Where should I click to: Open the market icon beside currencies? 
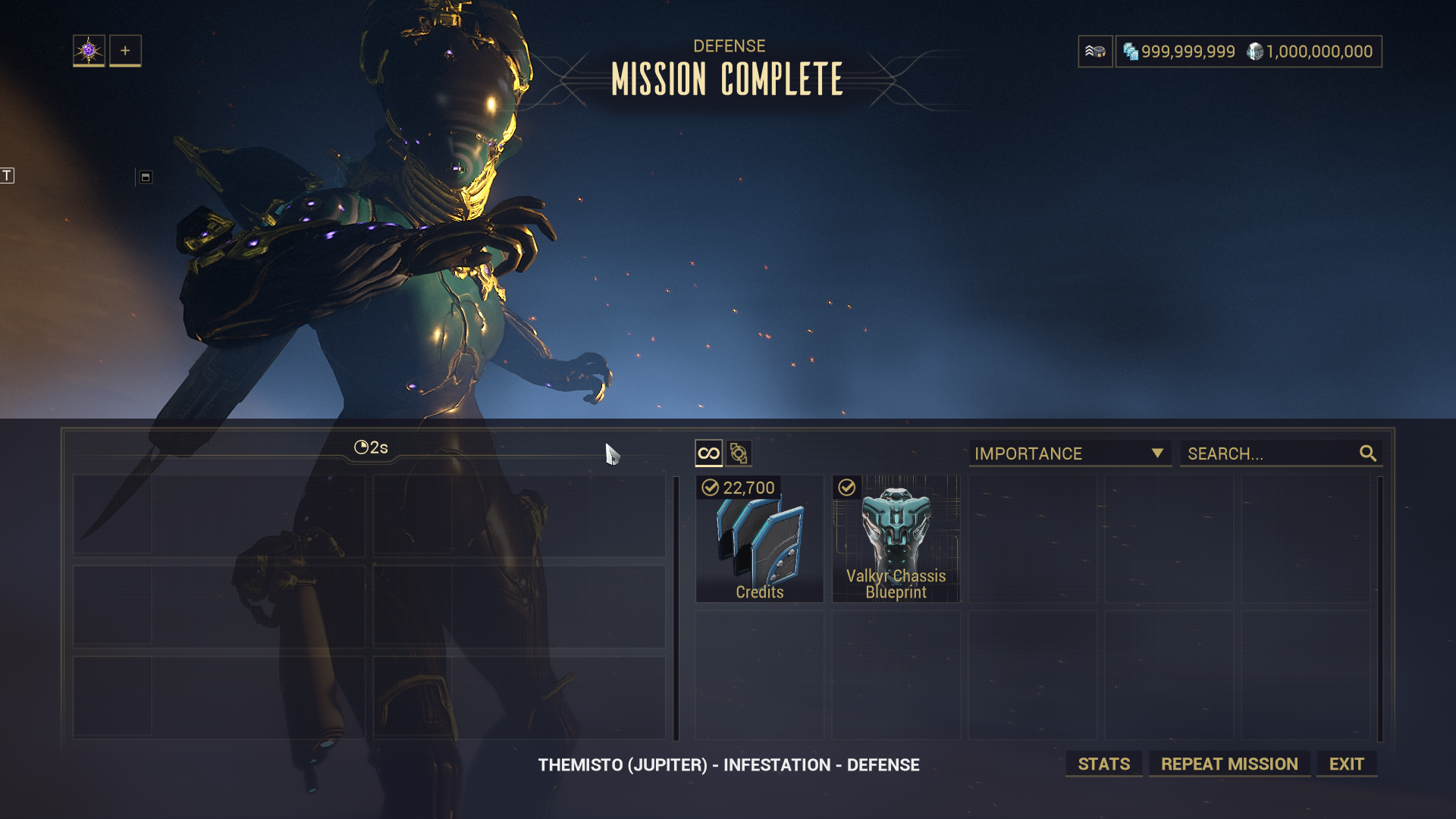coord(1095,52)
